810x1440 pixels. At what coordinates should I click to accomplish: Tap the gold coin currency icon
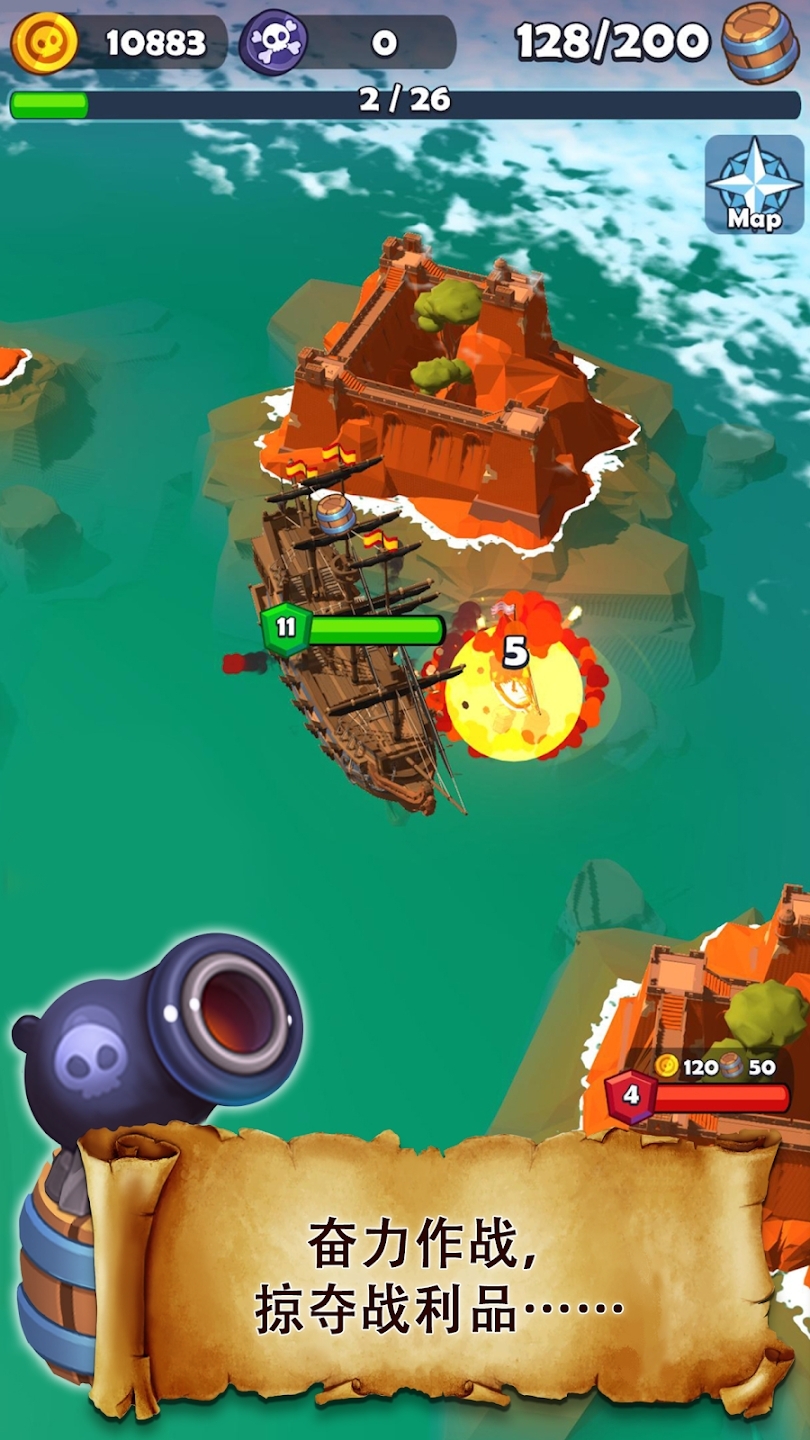point(45,42)
